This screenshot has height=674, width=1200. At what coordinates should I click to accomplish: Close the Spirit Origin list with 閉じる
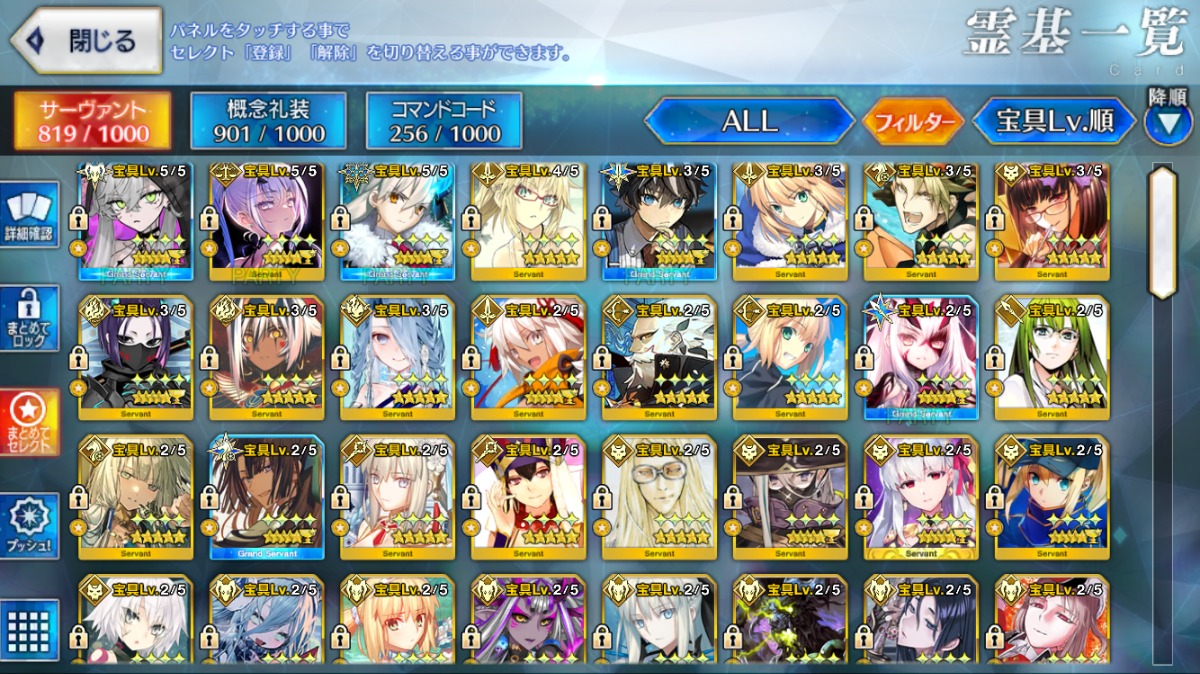tap(87, 41)
